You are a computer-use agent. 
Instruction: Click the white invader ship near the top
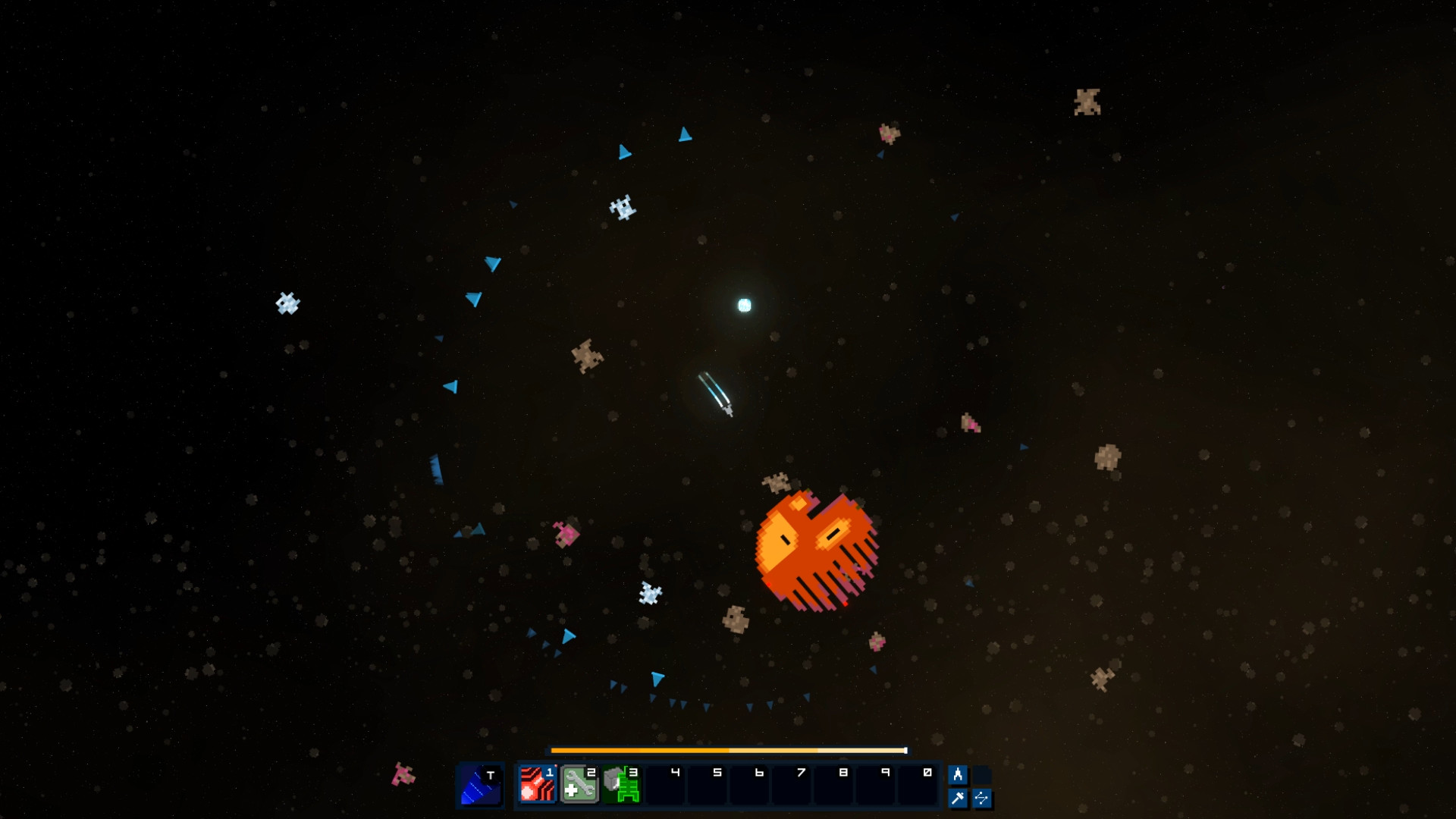pos(624,209)
